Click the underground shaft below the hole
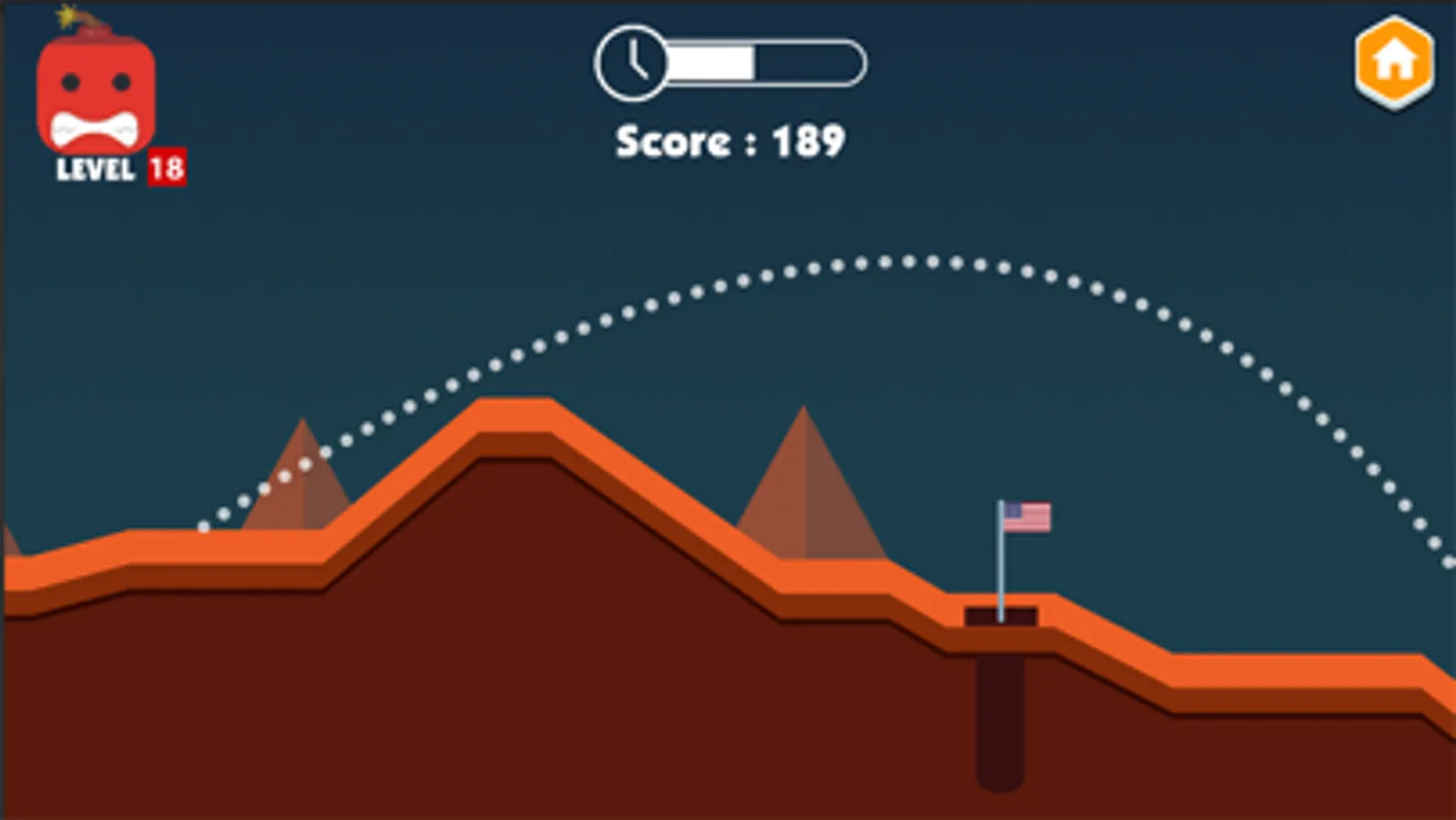 [1002, 720]
